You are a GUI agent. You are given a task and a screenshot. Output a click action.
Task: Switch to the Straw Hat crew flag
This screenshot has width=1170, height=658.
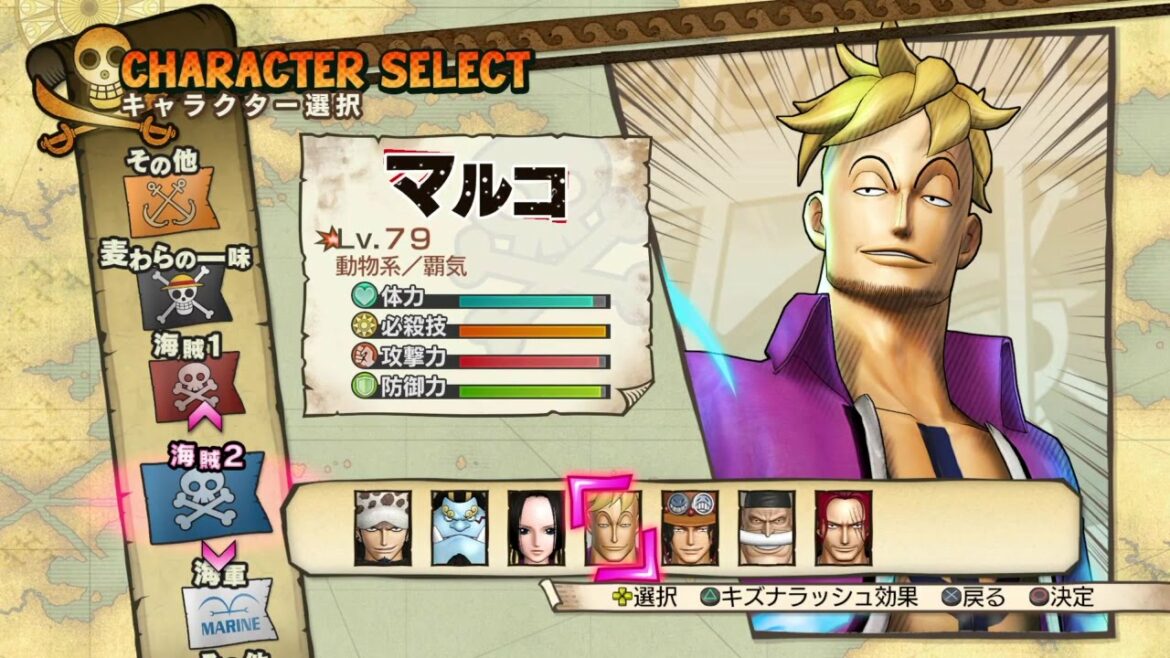(x=187, y=294)
